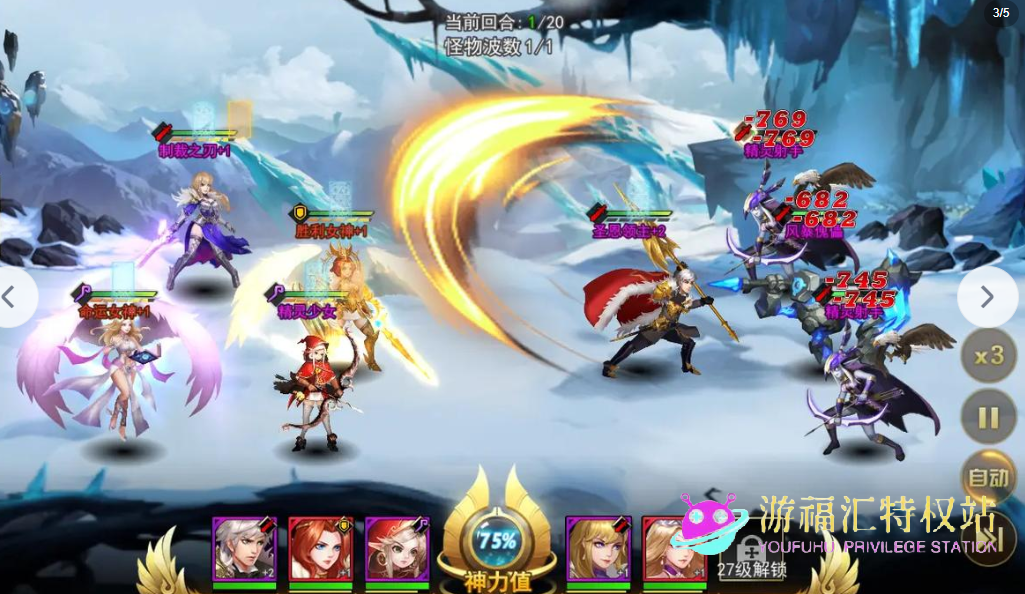Activate the 神力值 divine power orb
Image resolution: width=1025 pixels, height=594 pixels.
(497, 543)
